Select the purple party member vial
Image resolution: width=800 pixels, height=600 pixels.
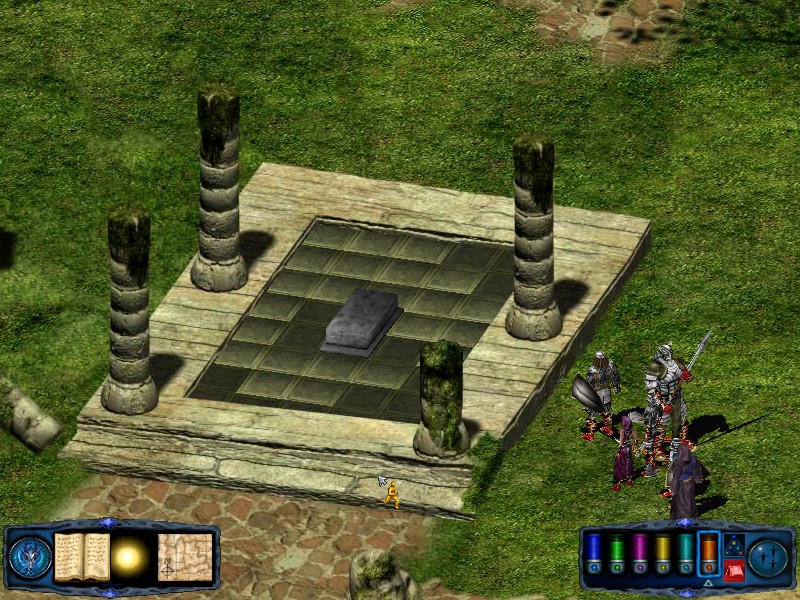click(x=639, y=554)
